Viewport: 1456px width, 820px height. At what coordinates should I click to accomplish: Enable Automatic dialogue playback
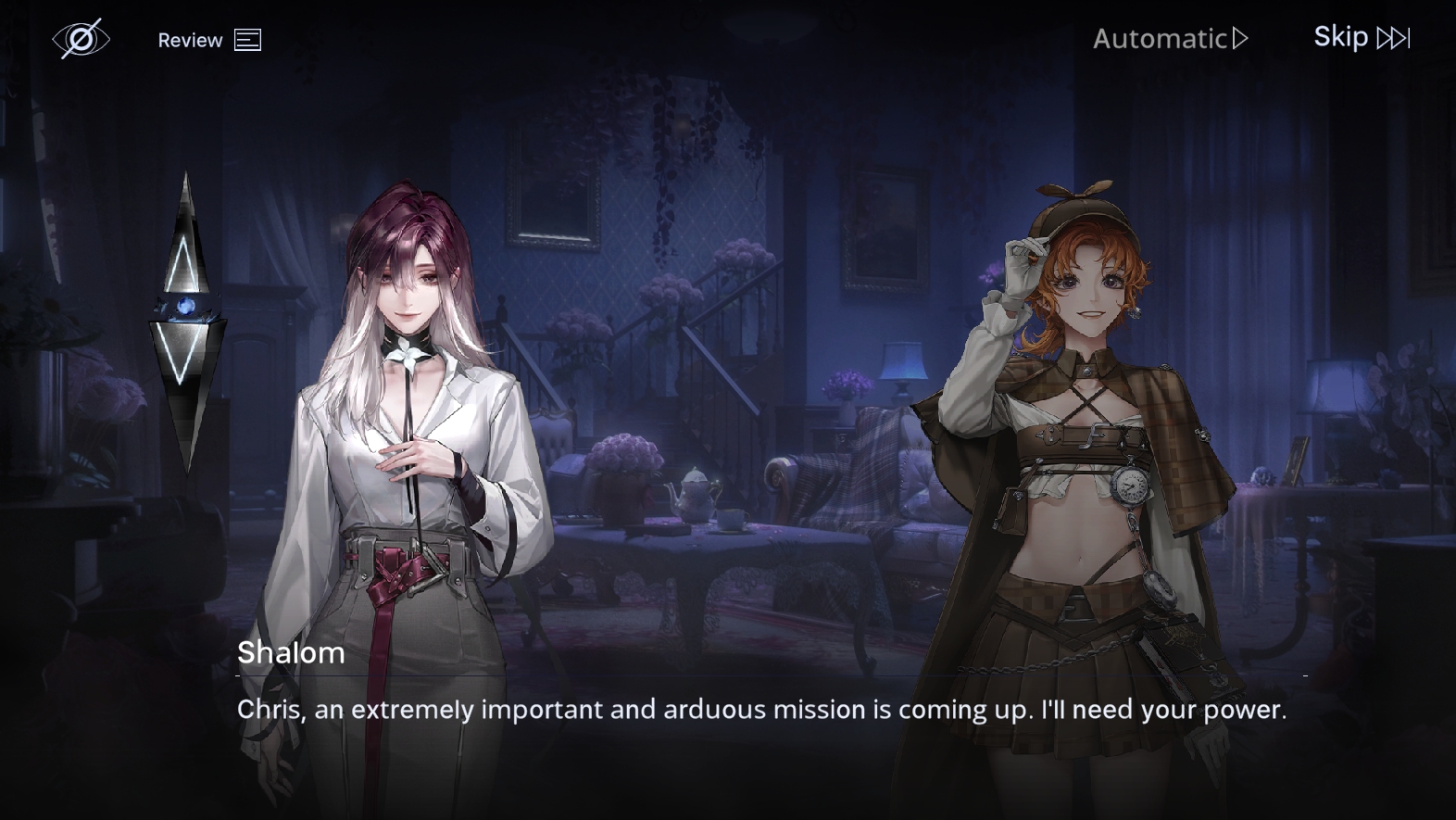pos(1170,39)
